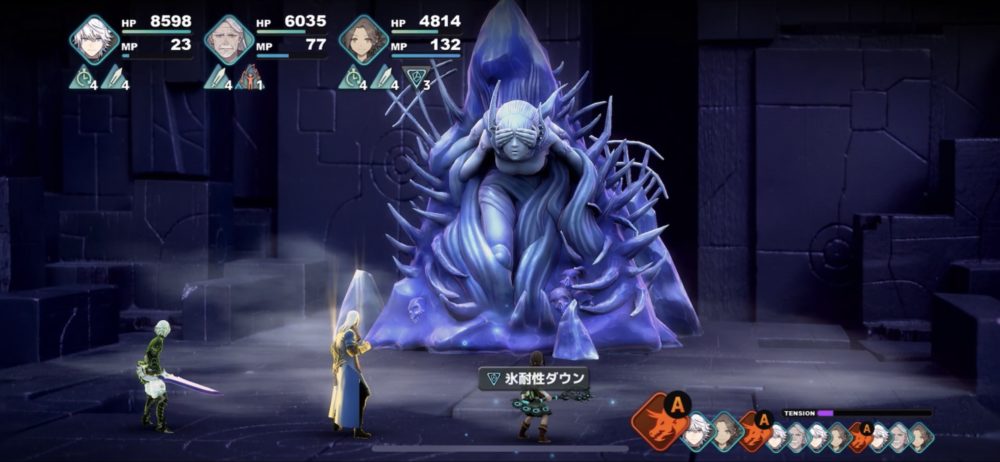Check the elderly man's red figure status icon
Screen dimensions: 1000x462
click(x=248, y=77)
